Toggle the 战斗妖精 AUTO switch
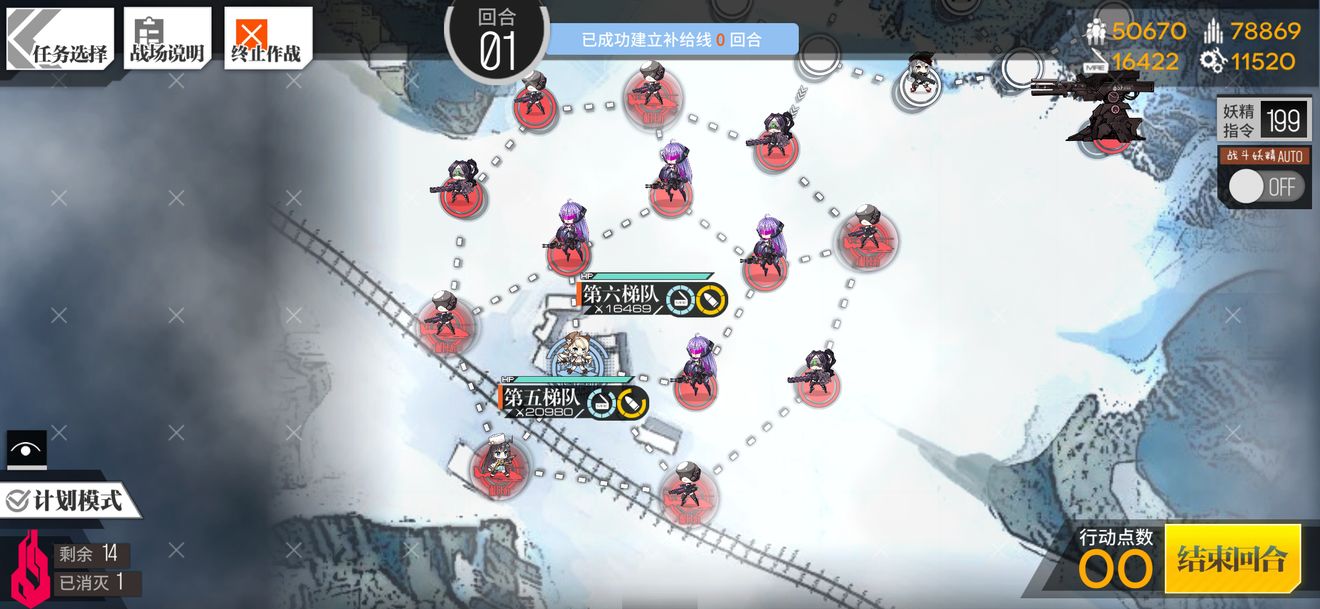1320x609 pixels. (1264, 186)
